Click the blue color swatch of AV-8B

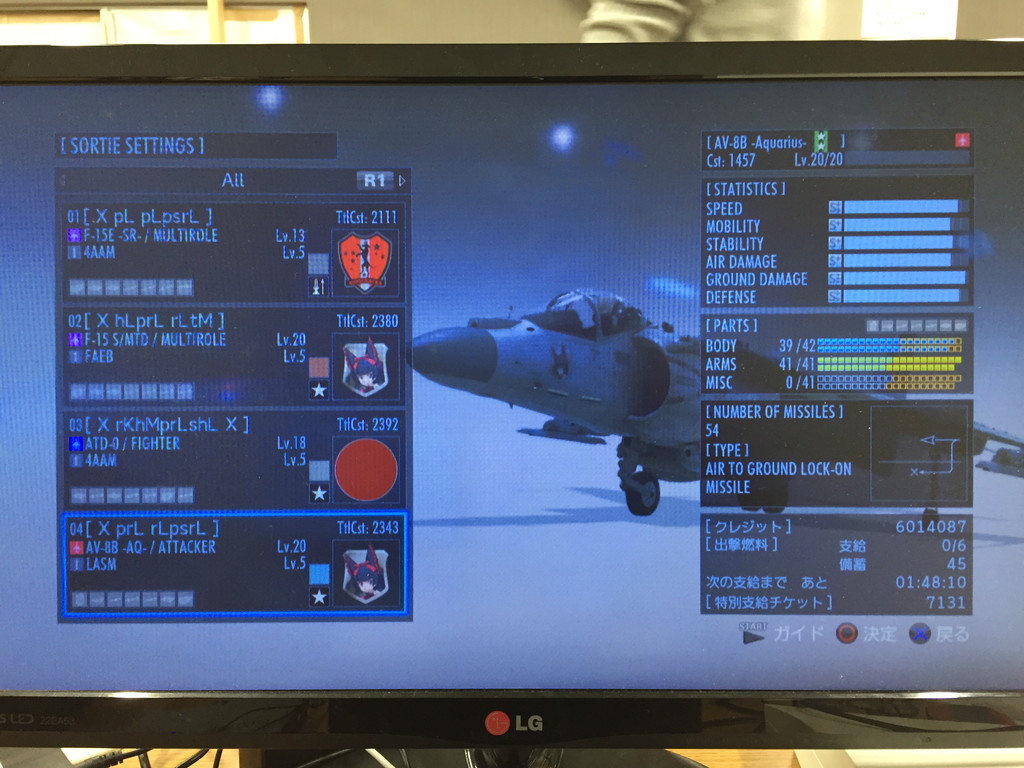[x=319, y=574]
